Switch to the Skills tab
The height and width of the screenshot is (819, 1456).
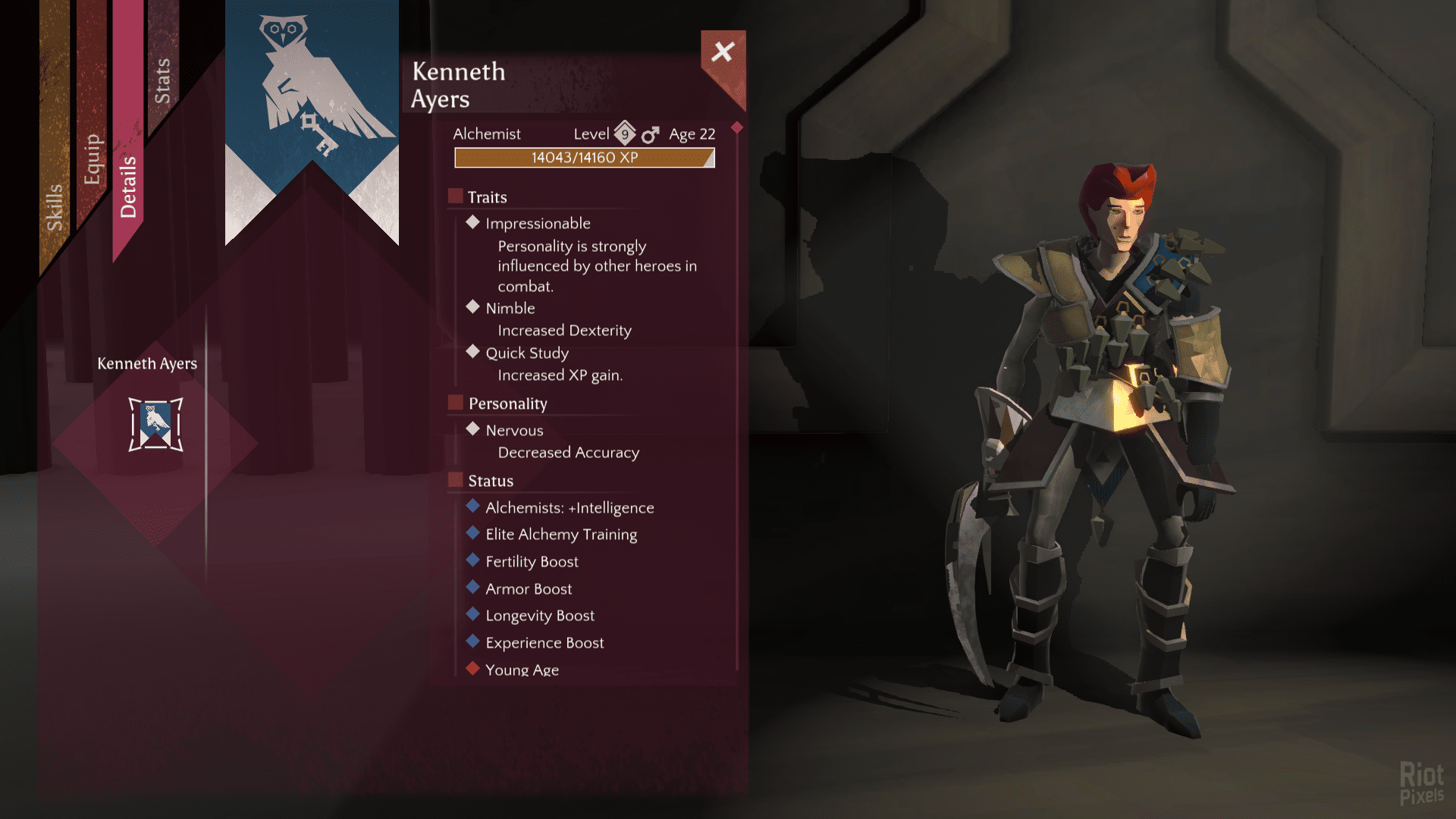[54, 206]
